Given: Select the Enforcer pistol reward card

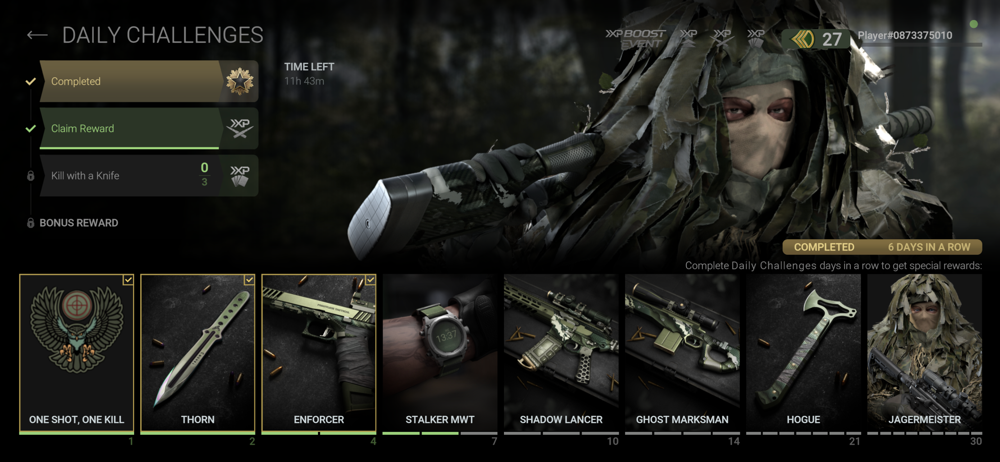Looking at the screenshot, I should click(x=319, y=353).
